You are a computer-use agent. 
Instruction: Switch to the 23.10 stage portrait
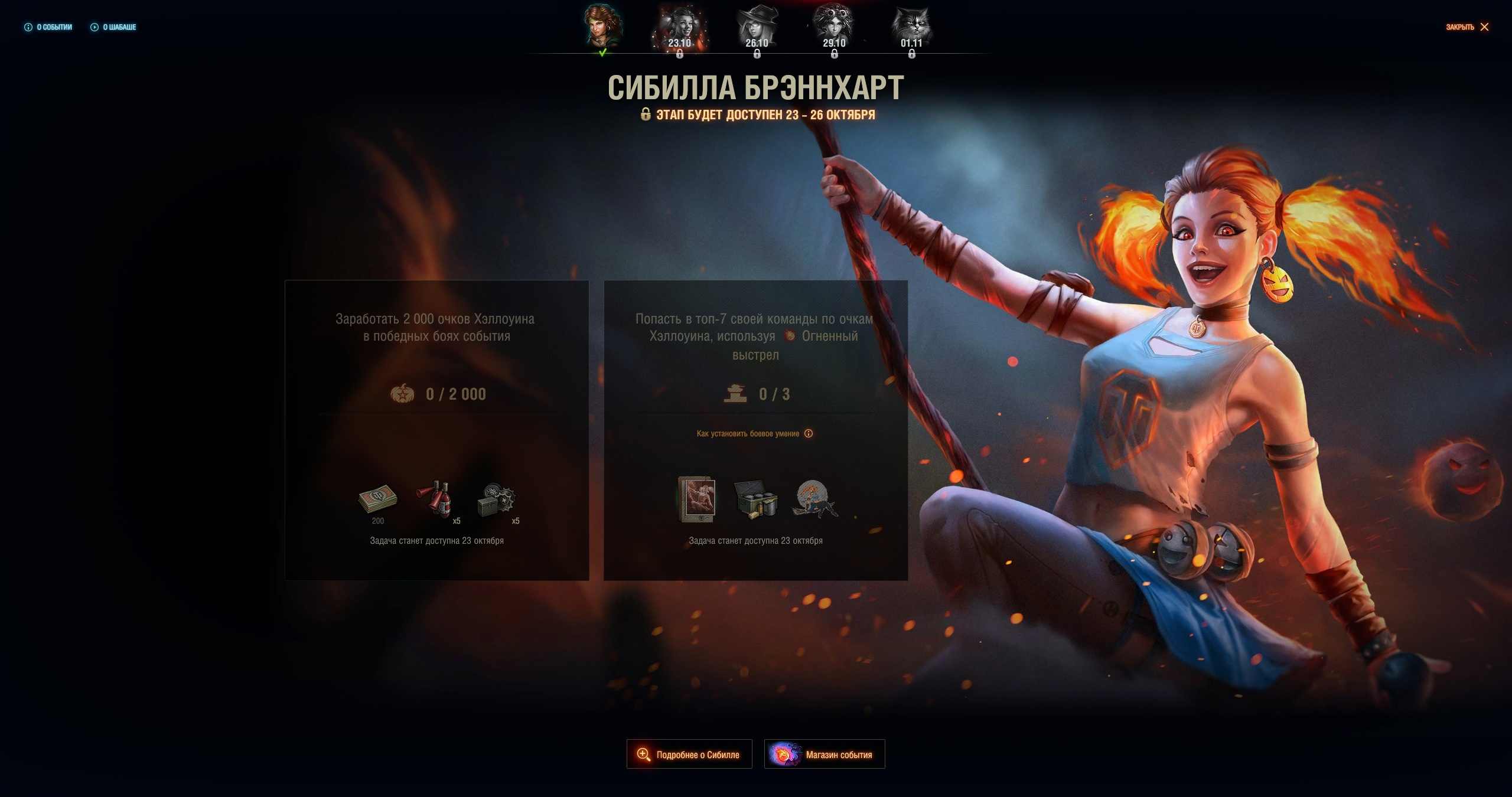point(680,28)
